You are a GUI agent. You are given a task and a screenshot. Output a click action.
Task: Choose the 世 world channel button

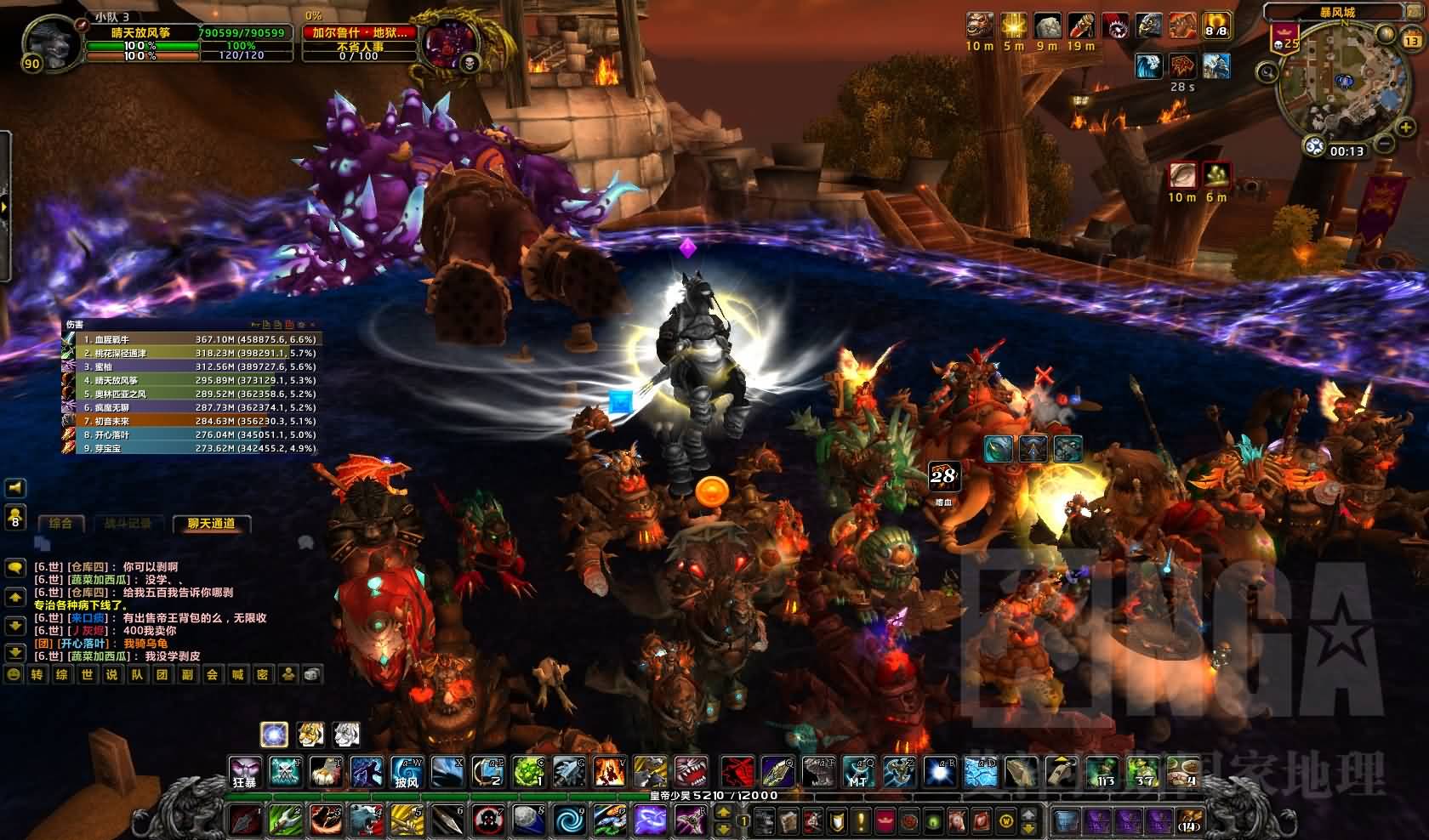click(87, 675)
